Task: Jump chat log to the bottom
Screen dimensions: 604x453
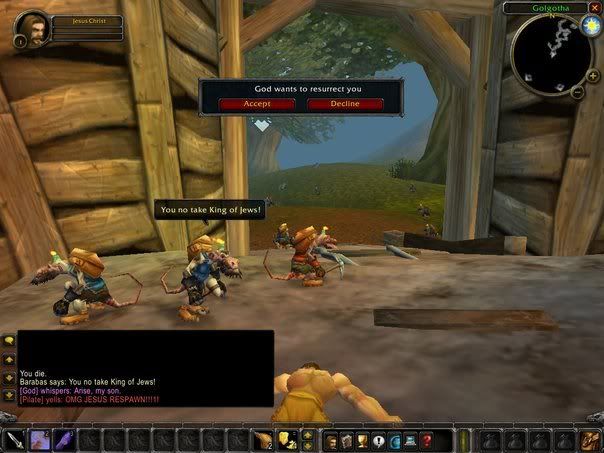Action: [x=8, y=394]
